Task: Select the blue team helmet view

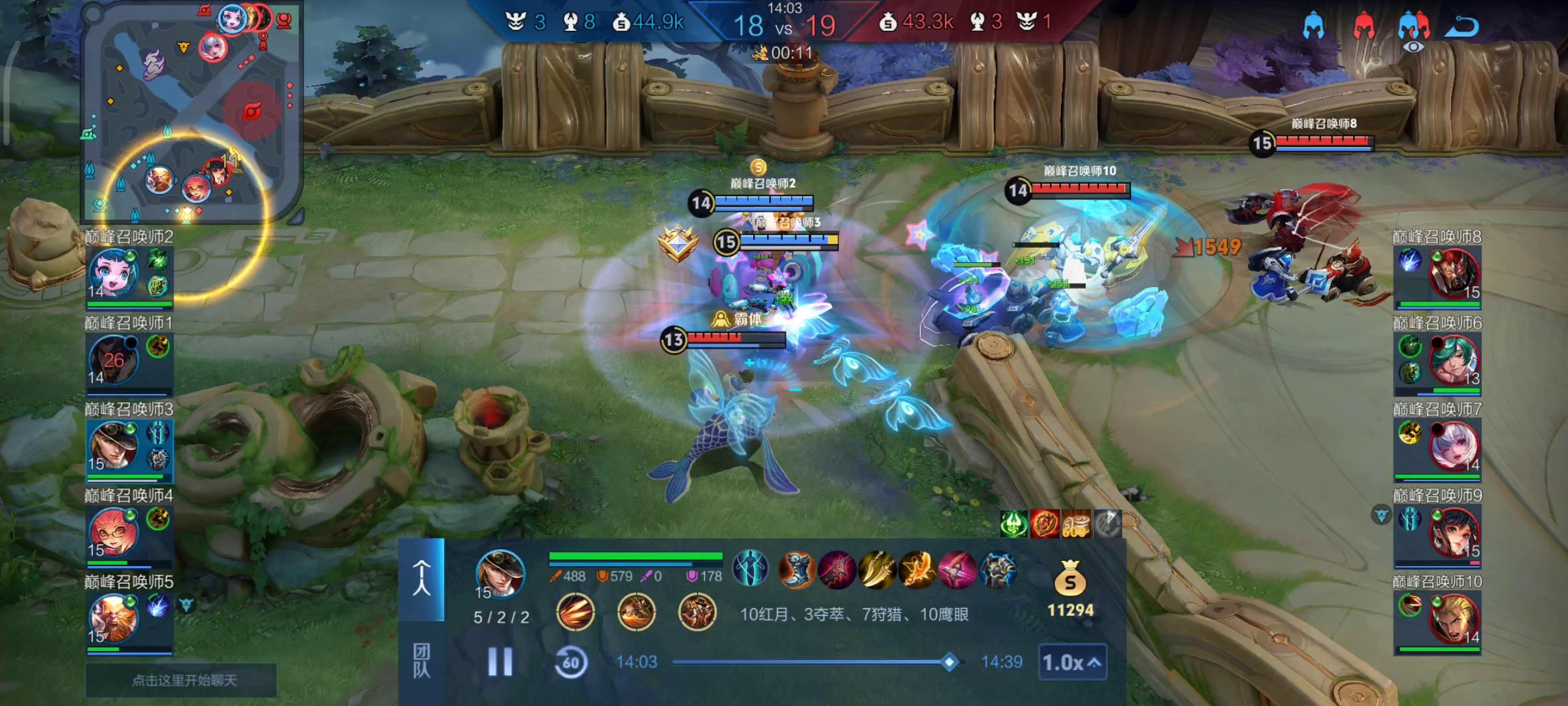Action: click(1313, 26)
